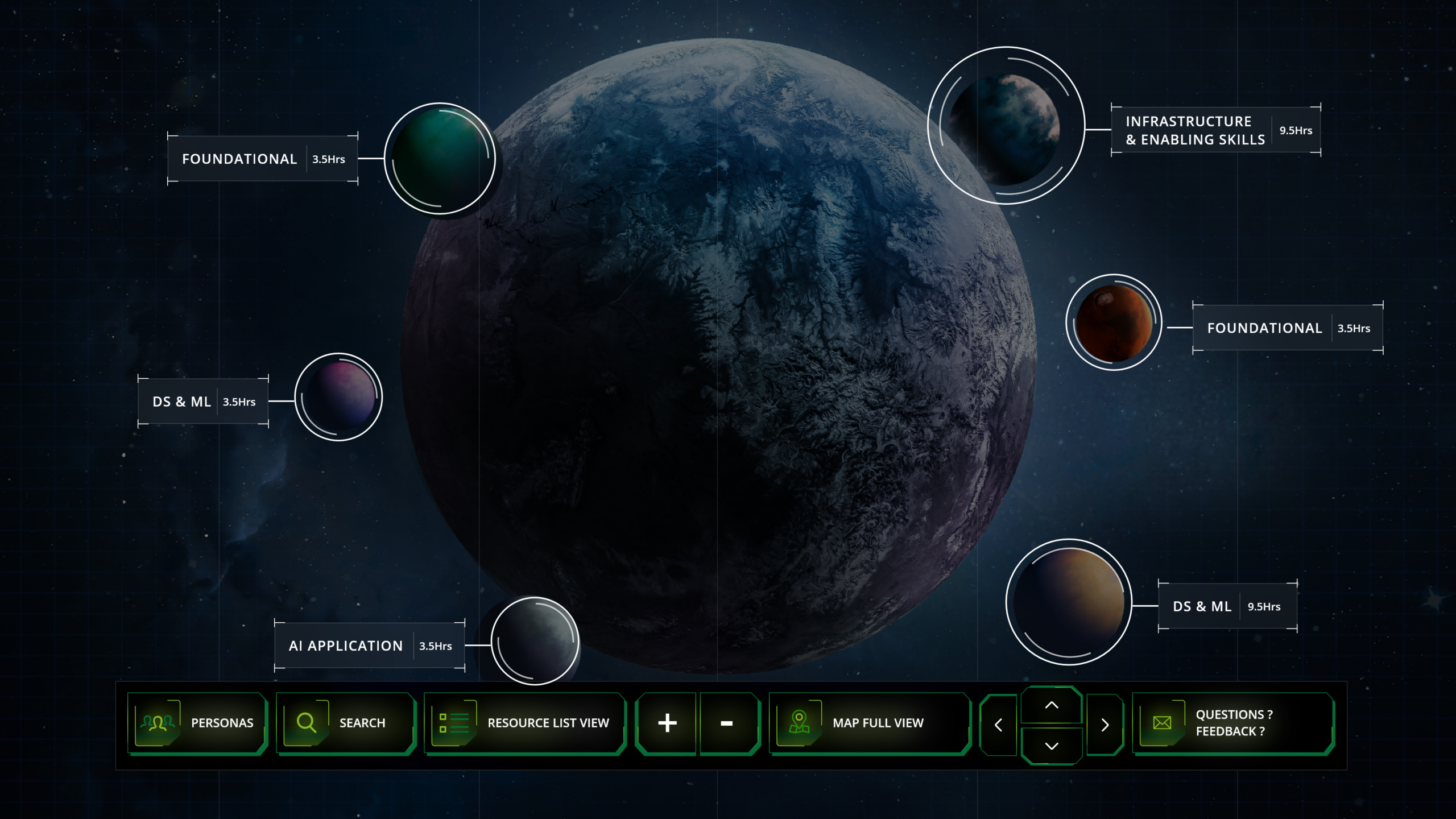
Task: Choose the DS & ML 9.5Hrs planet
Action: click(1069, 602)
